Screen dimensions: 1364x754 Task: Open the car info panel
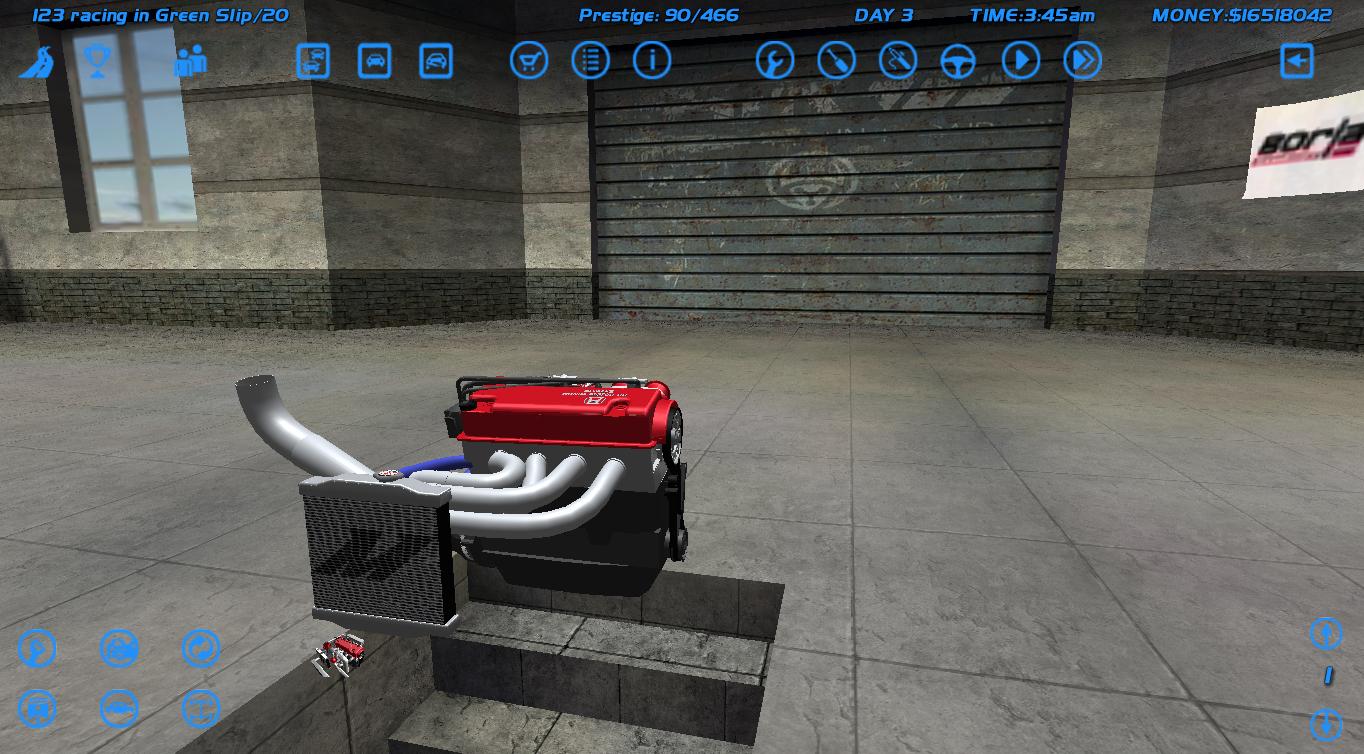tap(653, 60)
